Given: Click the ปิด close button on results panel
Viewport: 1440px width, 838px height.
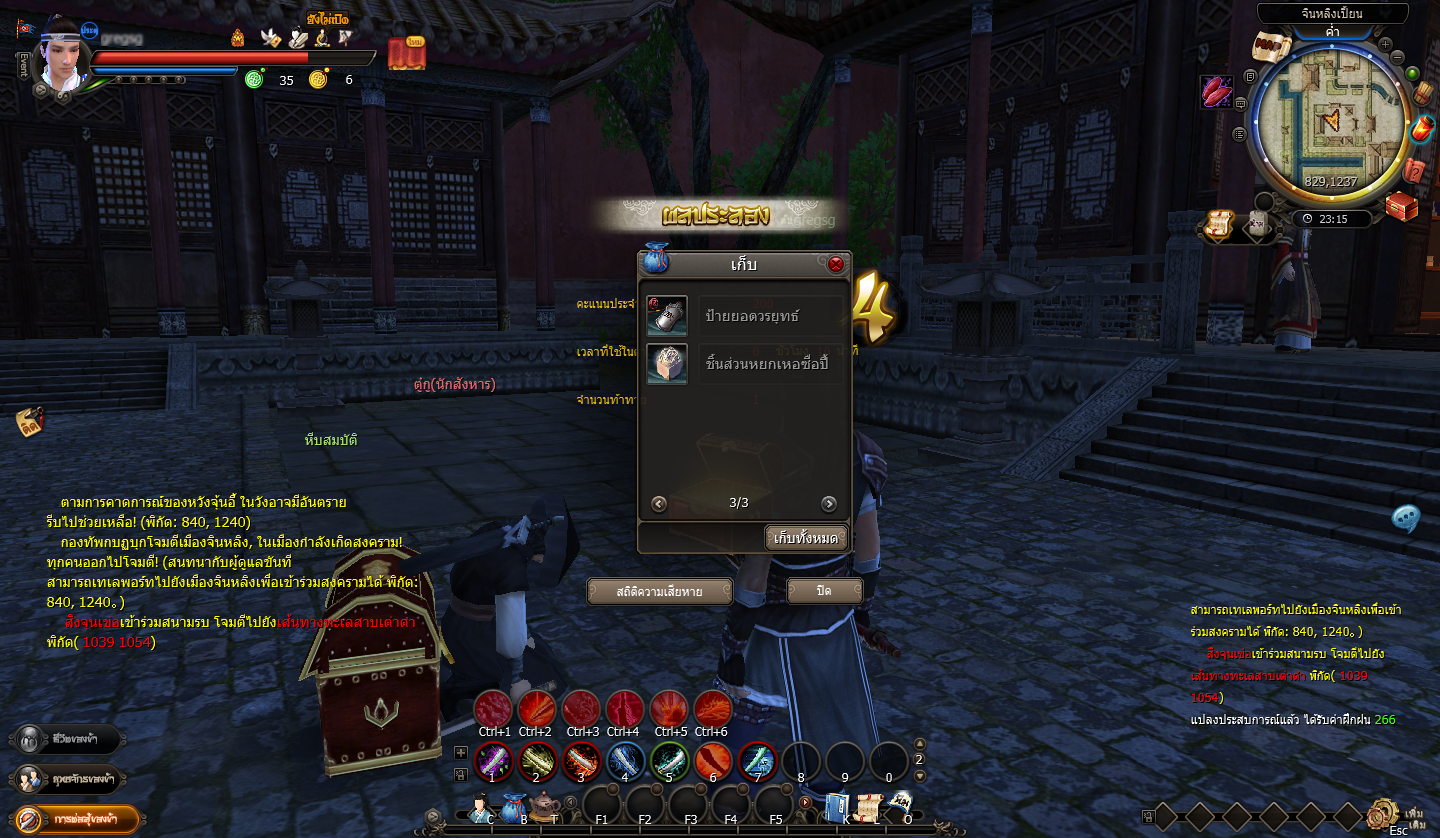Looking at the screenshot, I should coord(824,591).
